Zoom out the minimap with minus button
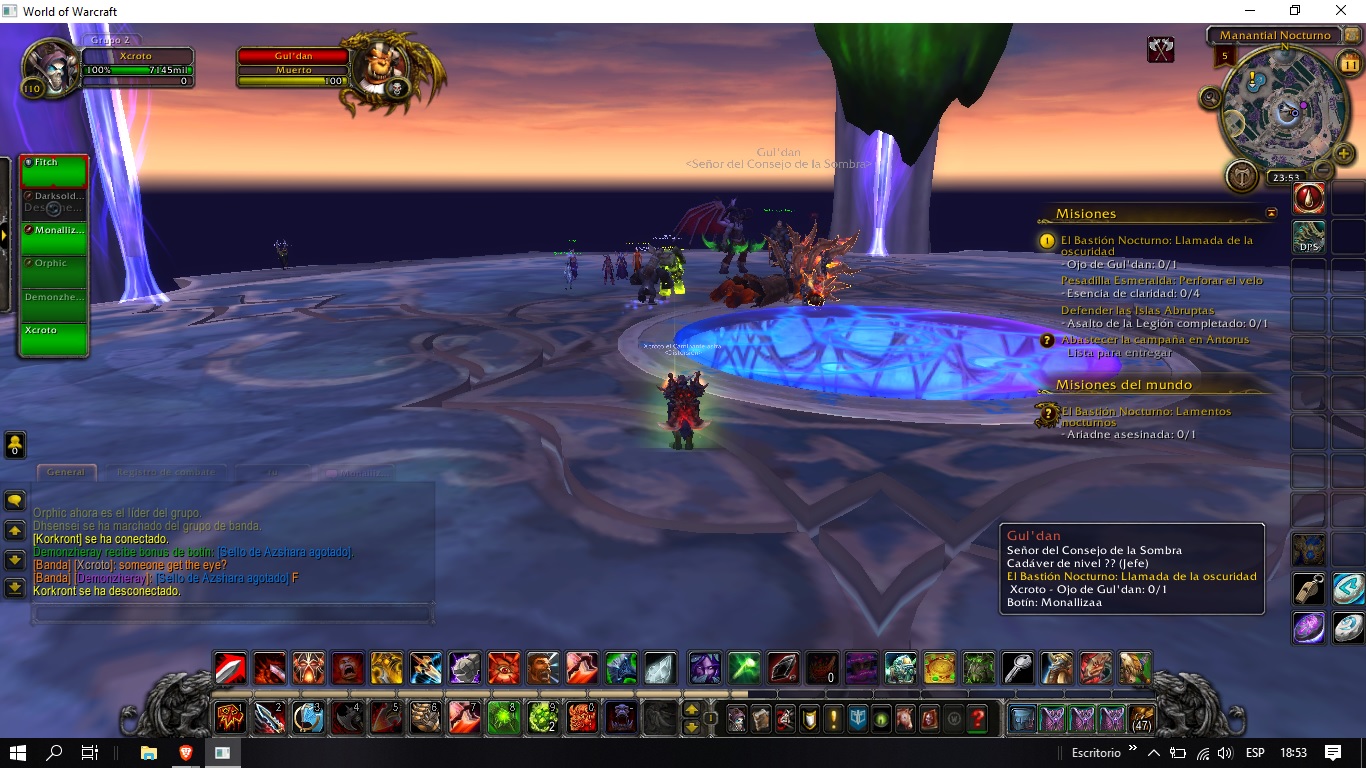Image resolution: width=1366 pixels, height=768 pixels. (1322, 169)
